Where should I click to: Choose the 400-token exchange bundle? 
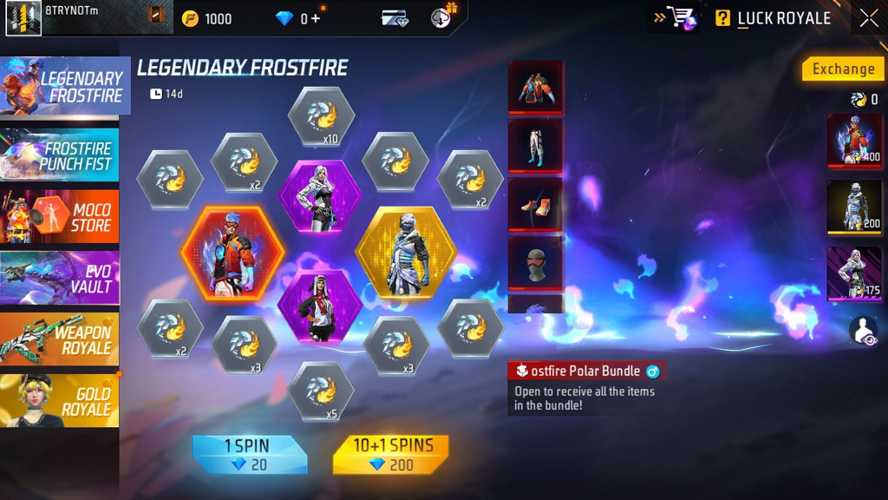click(853, 140)
